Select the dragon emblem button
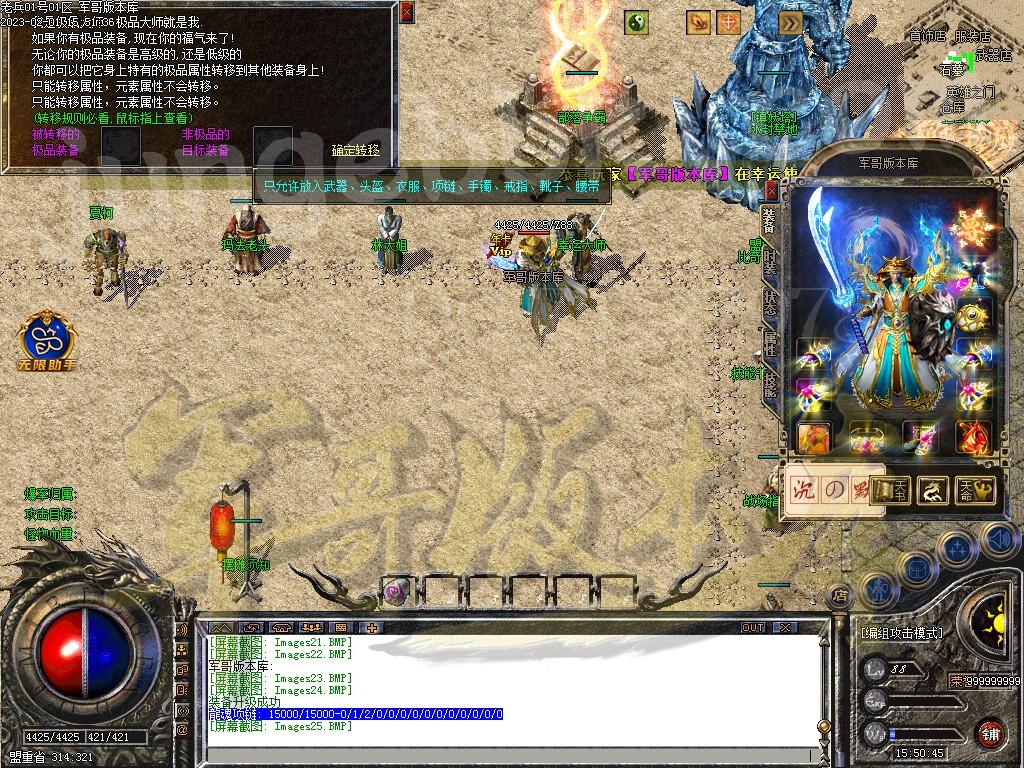Image resolution: width=1024 pixels, height=768 pixels. point(933,490)
